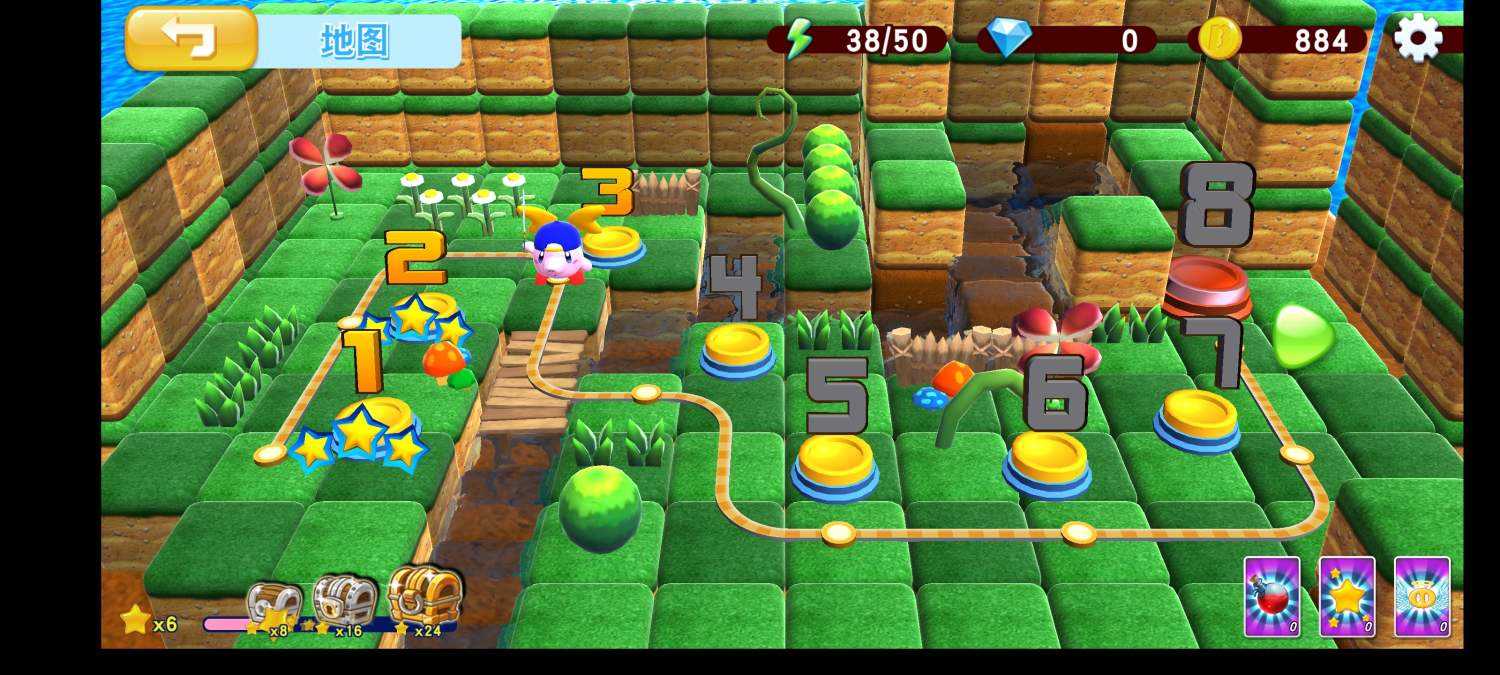The image size is (1500, 675).
Task: Click the green next-map arrow
Action: (1301, 336)
